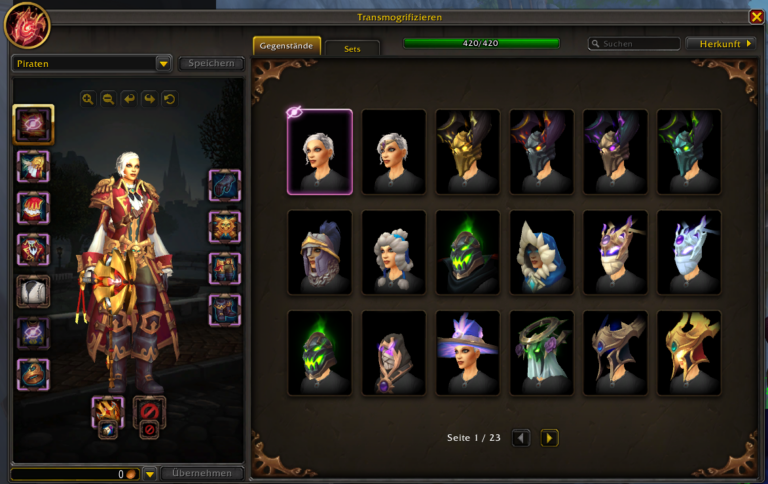768x484 pixels.
Task: Reset the character preview view
Action: click(169, 99)
